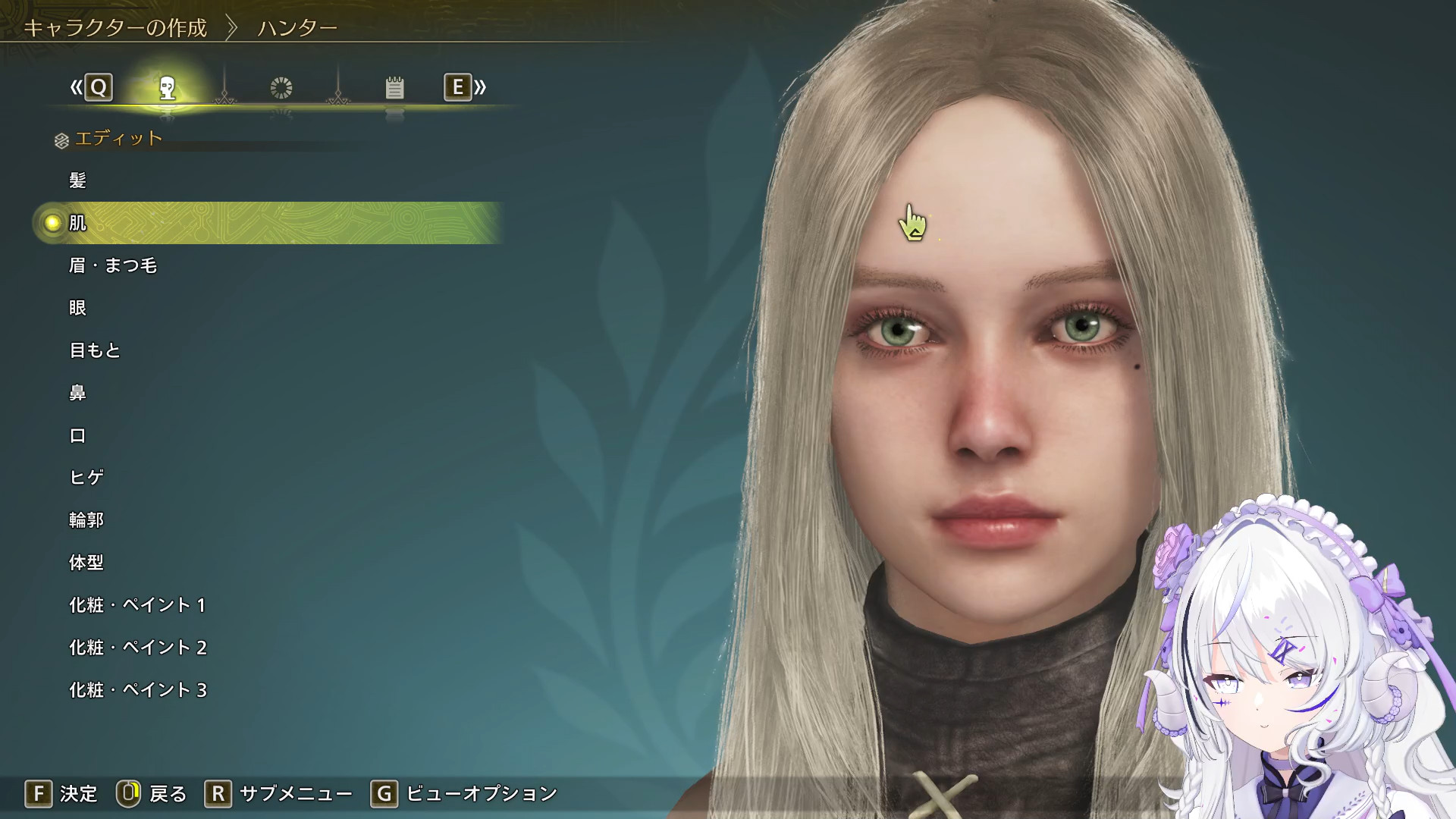Choose 化粧・ペイント 3 makeup slot
The height and width of the screenshot is (819, 1456).
137,690
